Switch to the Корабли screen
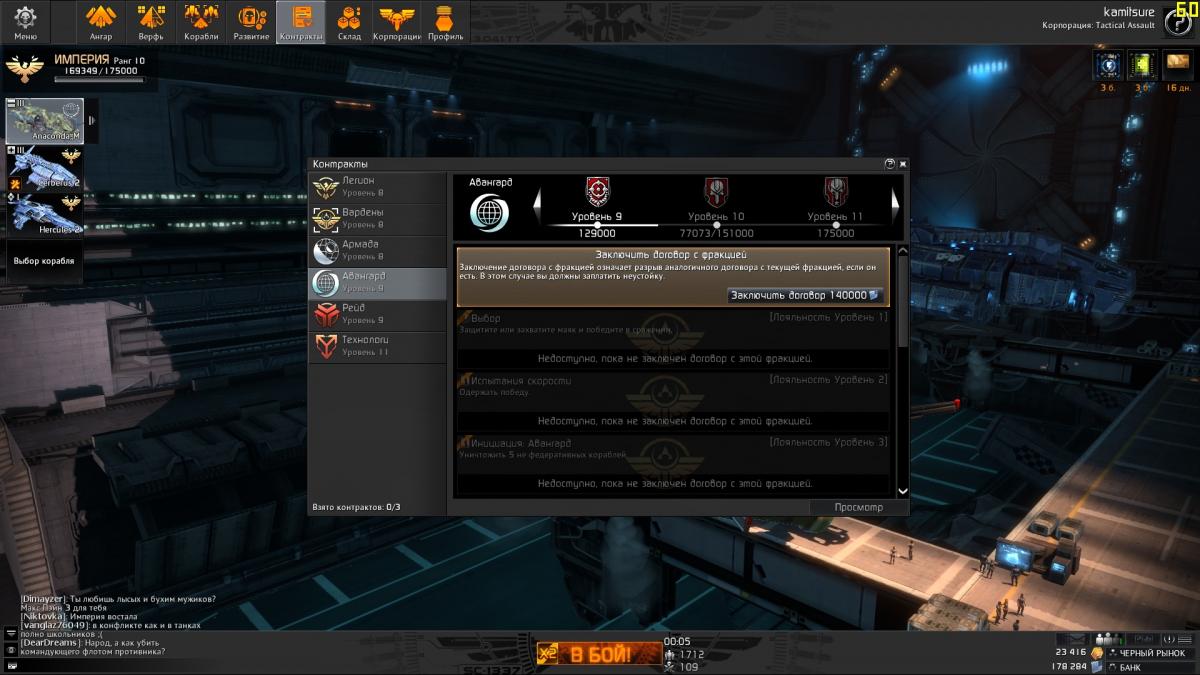Image resolution: width=1200 pixels, height=675 pixels. coord(201,21)
